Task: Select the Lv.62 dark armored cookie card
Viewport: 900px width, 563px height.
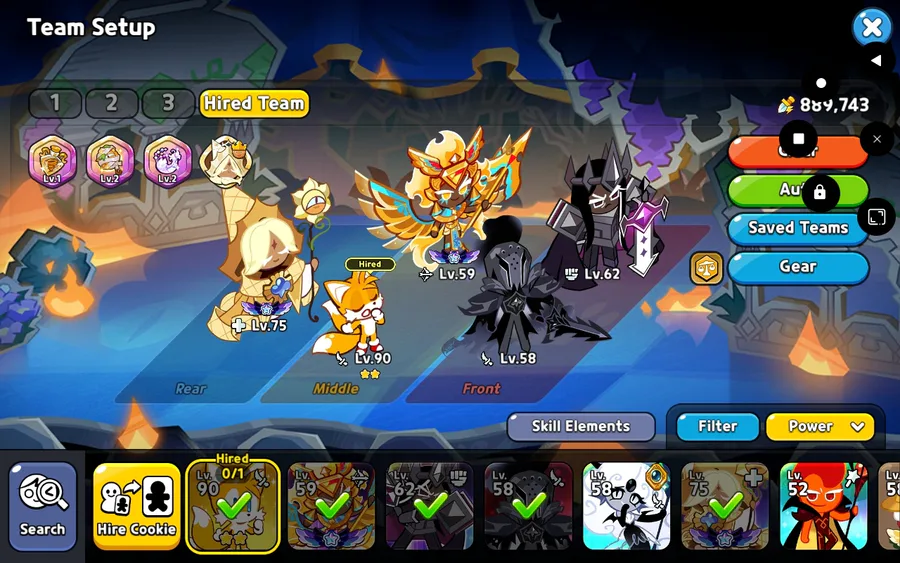Action: point(429,505)
